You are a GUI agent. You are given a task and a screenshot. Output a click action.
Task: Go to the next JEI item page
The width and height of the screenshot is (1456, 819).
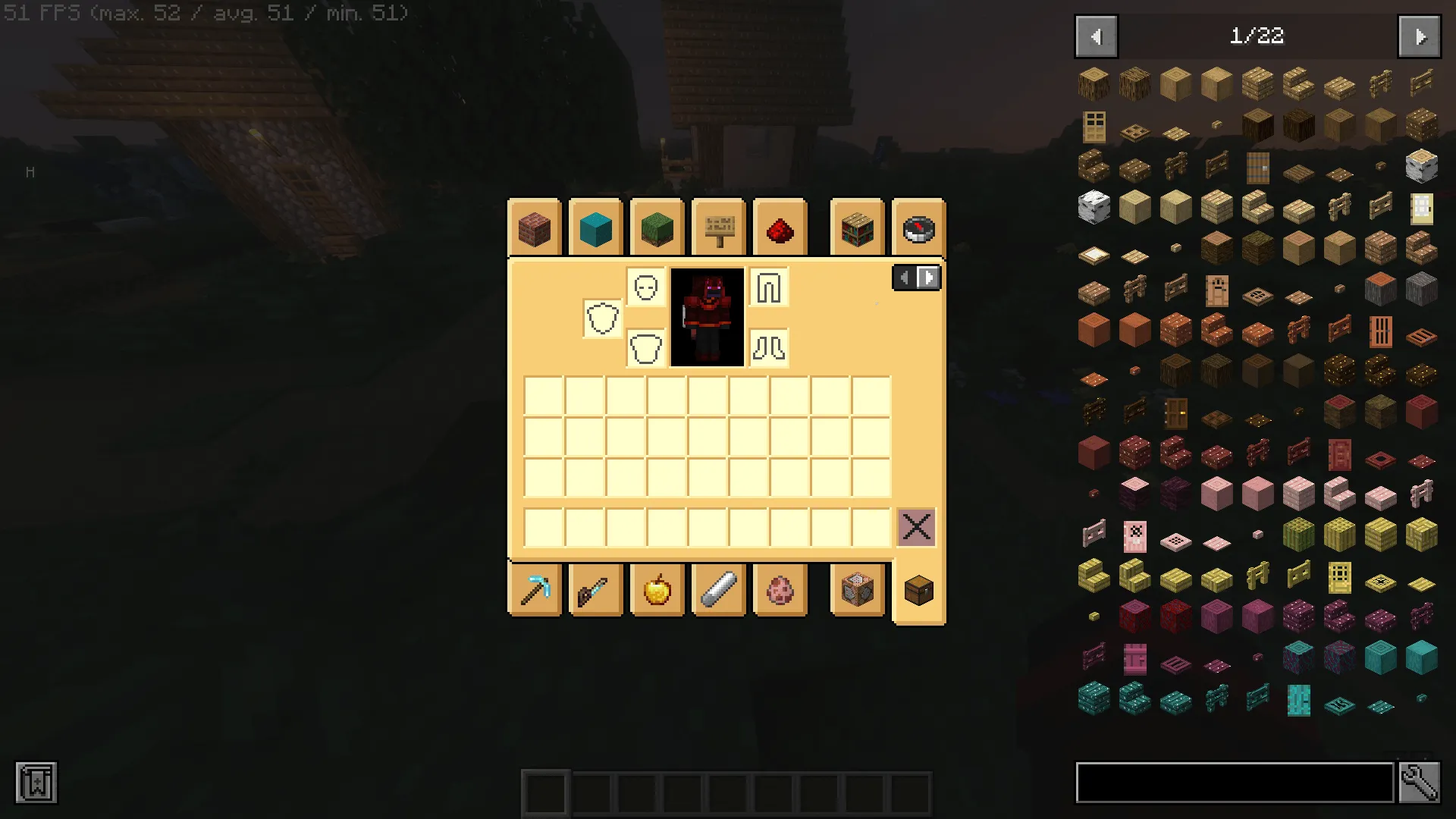coord(1420,36)
